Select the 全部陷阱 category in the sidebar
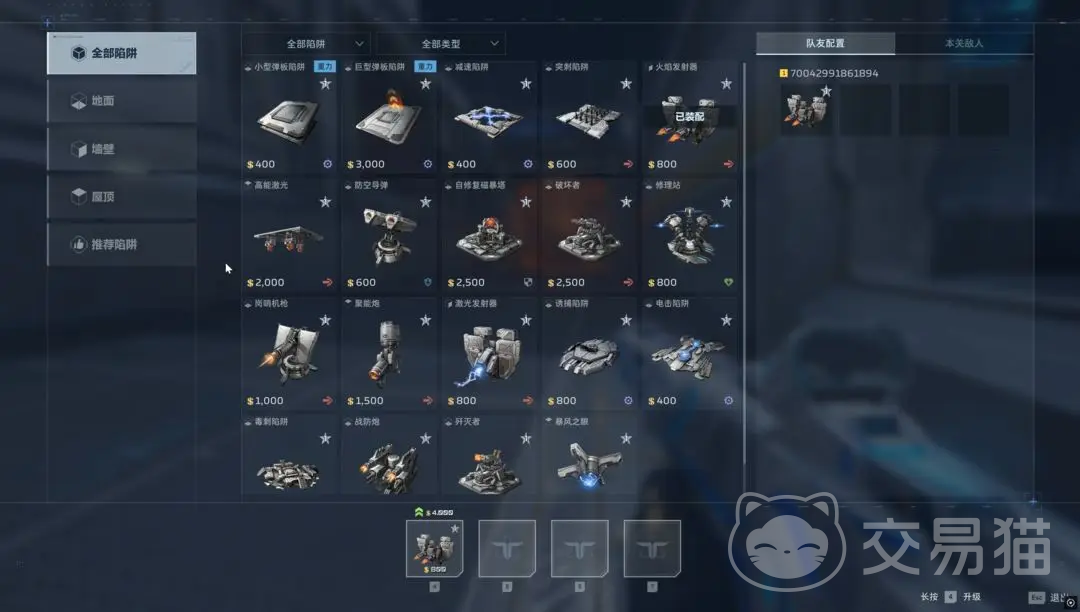Image resolution: width=1080 pixels, height=612 pixels. coord(121,53)
